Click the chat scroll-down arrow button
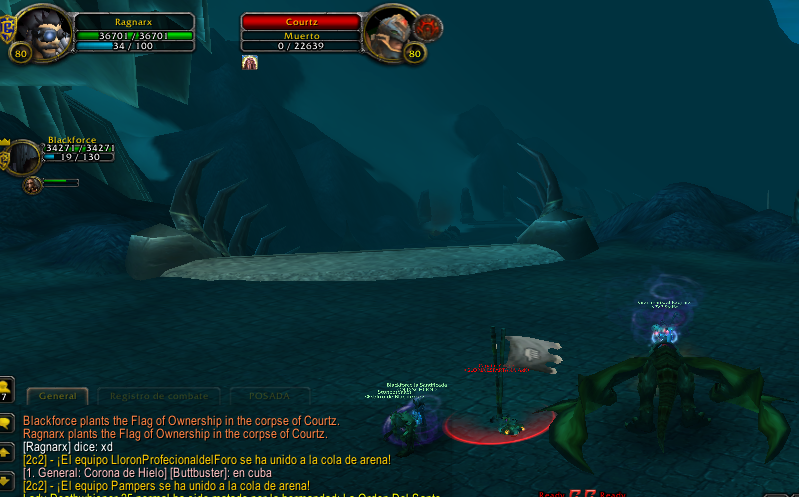Viewport: 799px width, 497px height. 6,480
